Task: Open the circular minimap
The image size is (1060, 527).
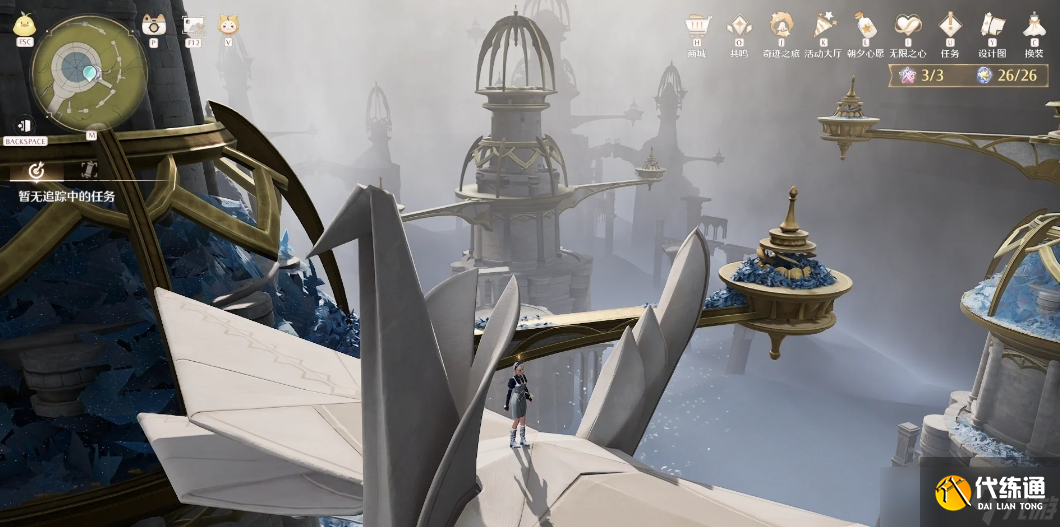Action: pyautogui.click(x=89, y=69)
